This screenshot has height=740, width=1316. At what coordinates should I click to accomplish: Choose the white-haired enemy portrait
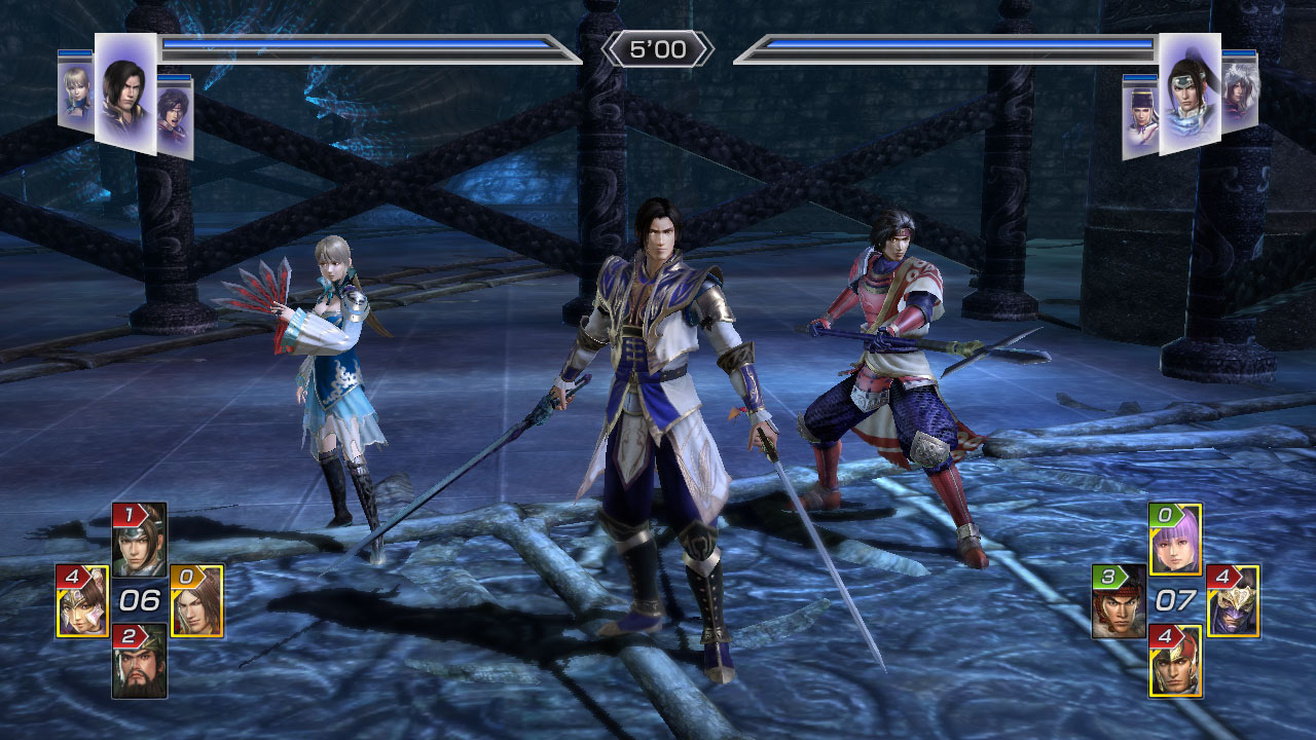pos(1239,92)
